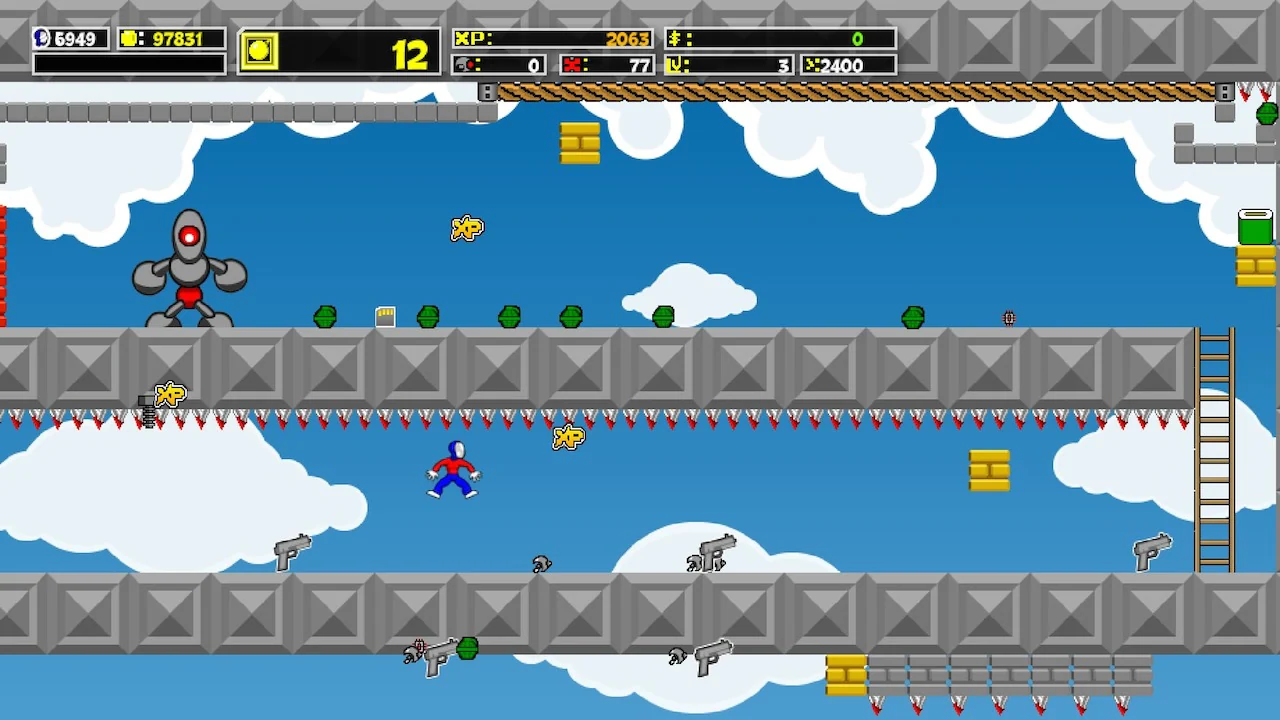
Task: Click the red kill counter icon showing 77
Action: click(573, 64)
